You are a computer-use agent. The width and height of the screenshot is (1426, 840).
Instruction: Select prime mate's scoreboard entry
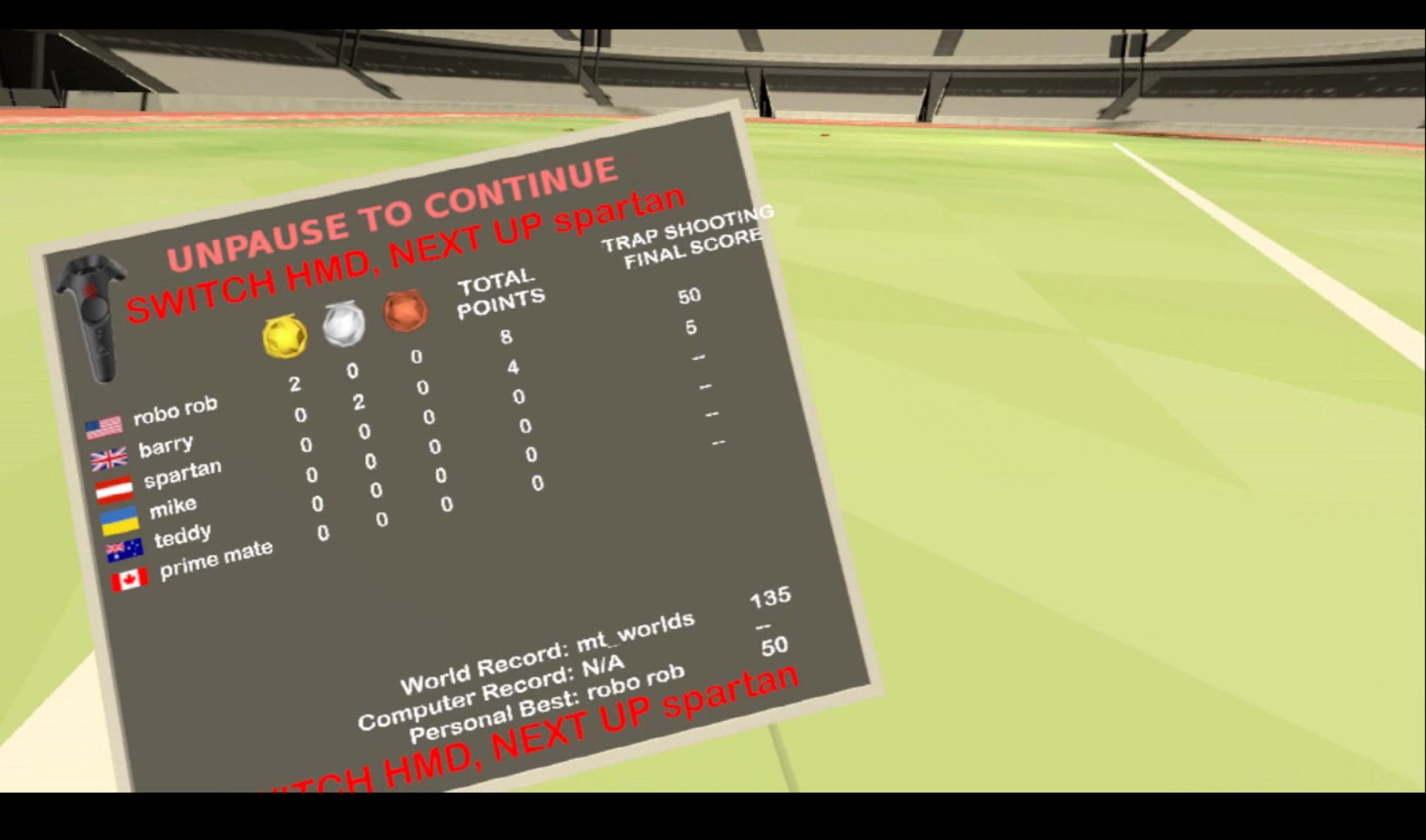coord(215,558)
